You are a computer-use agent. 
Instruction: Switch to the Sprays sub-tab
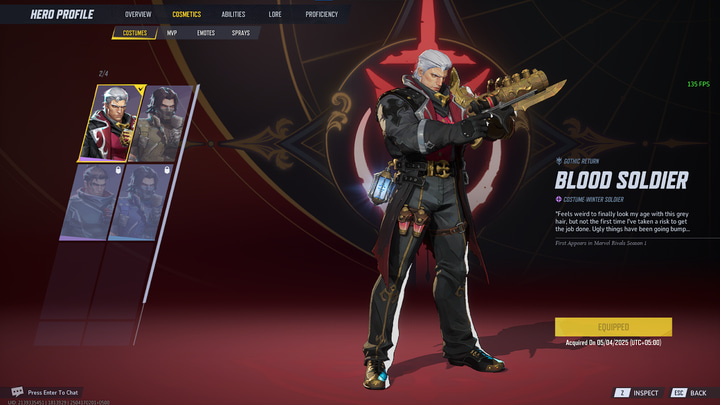241,33
